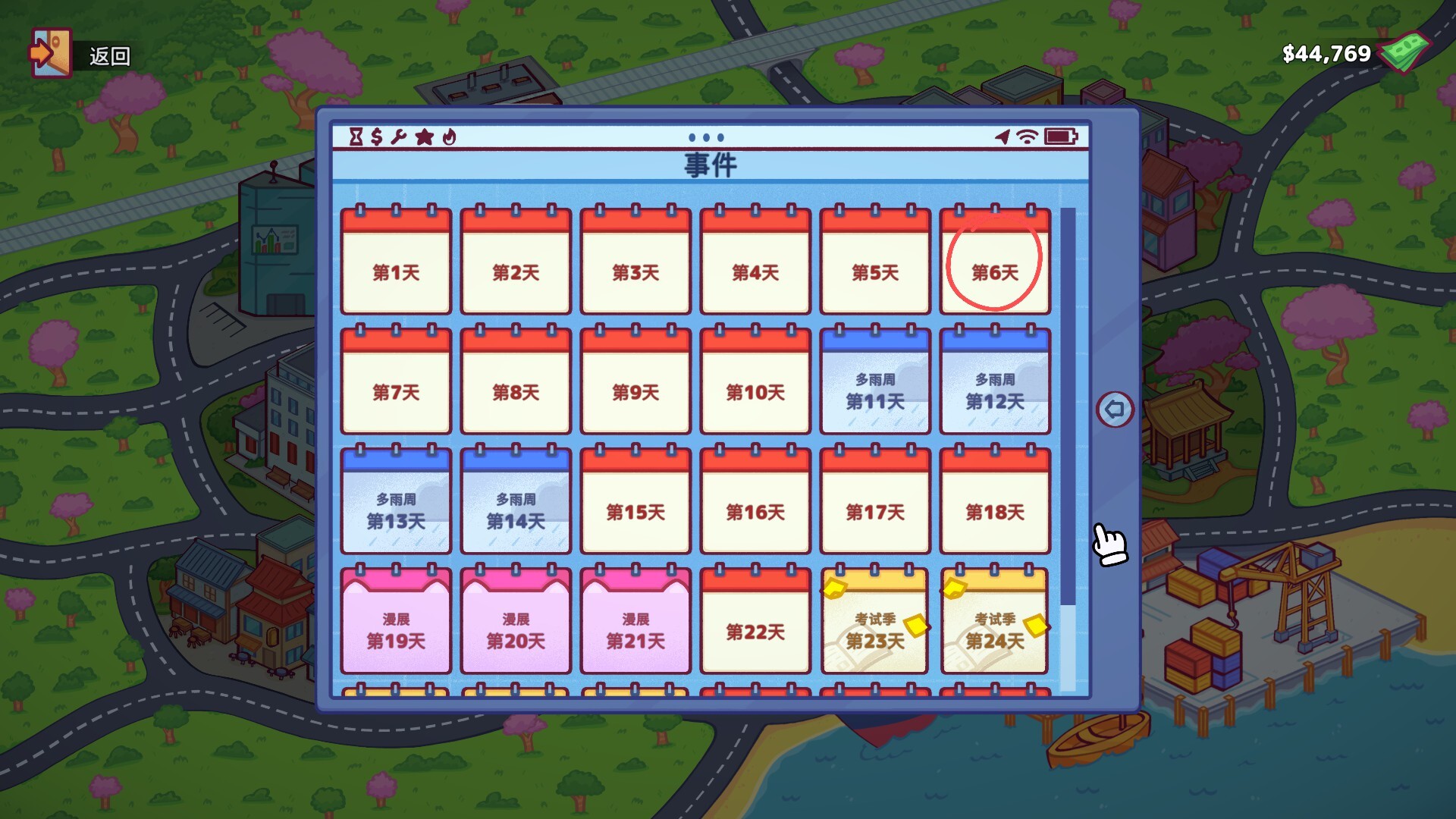The height and width of the screenshot is (819, 1456).
Task: Select the dollar icon in the status bar
Action: point(377,137)
